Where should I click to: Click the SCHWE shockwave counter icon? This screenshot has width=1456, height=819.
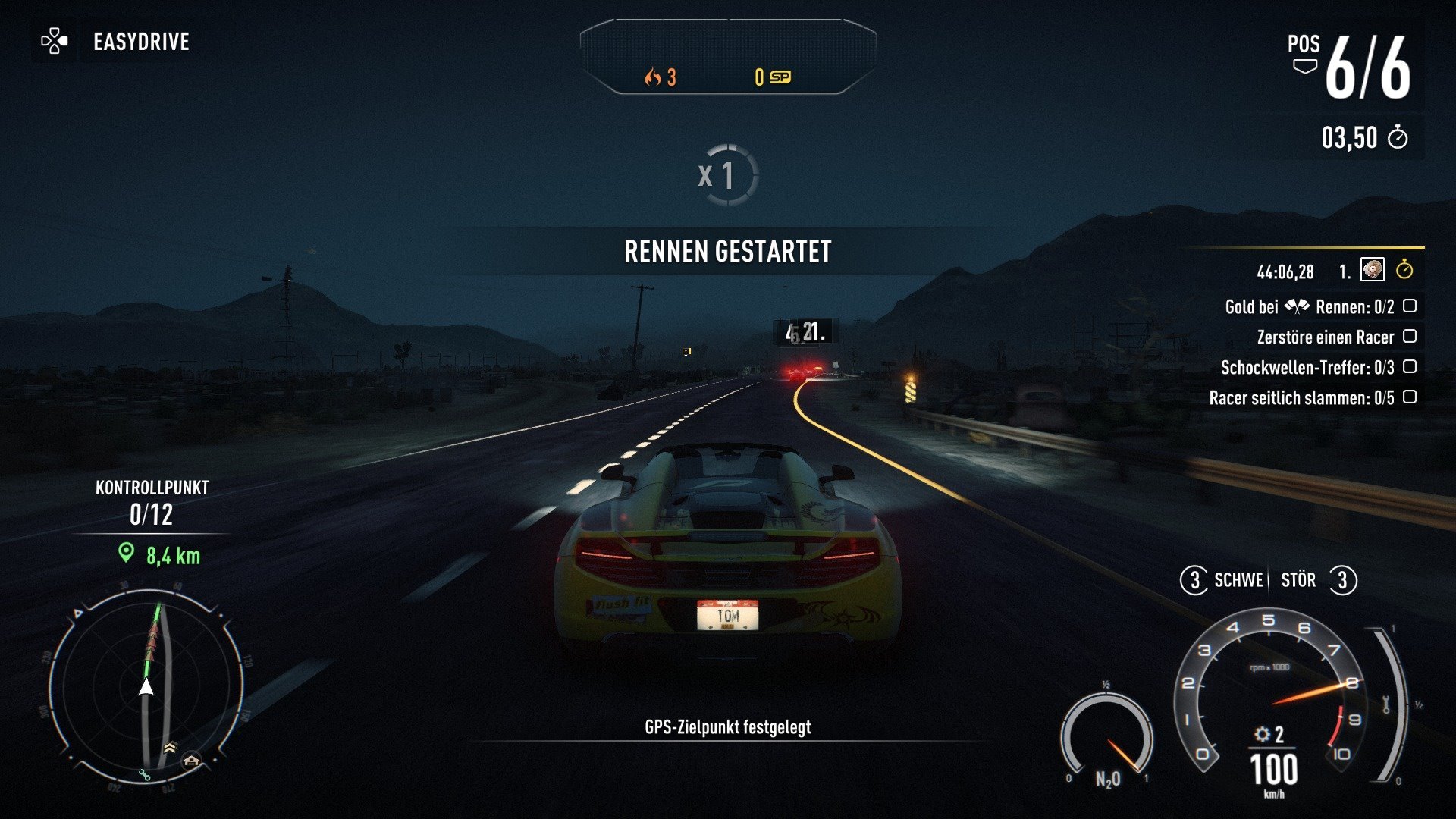pyautogui.click(x=1196, y=581)
